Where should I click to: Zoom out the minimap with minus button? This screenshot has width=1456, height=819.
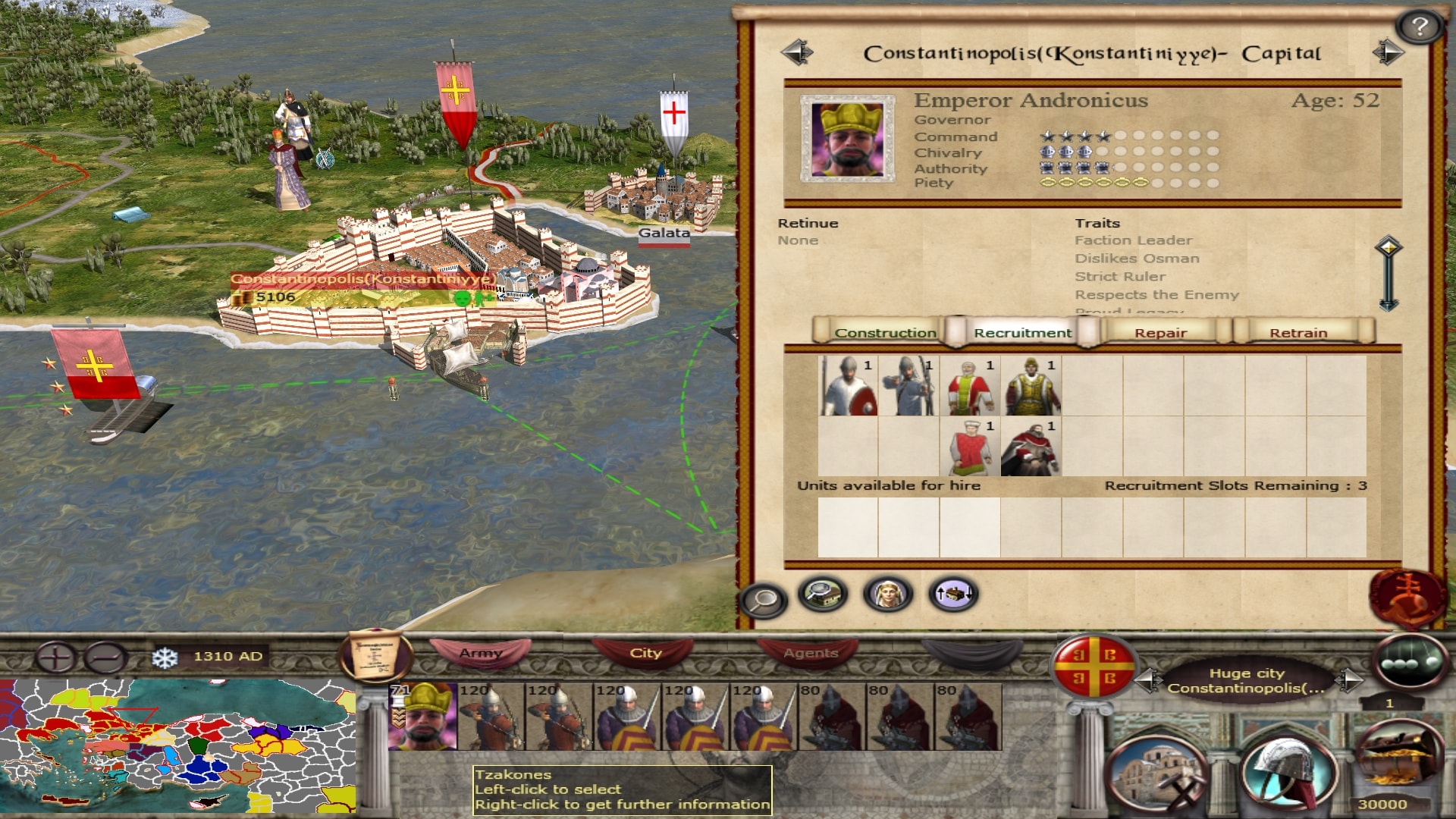point(105,657)
